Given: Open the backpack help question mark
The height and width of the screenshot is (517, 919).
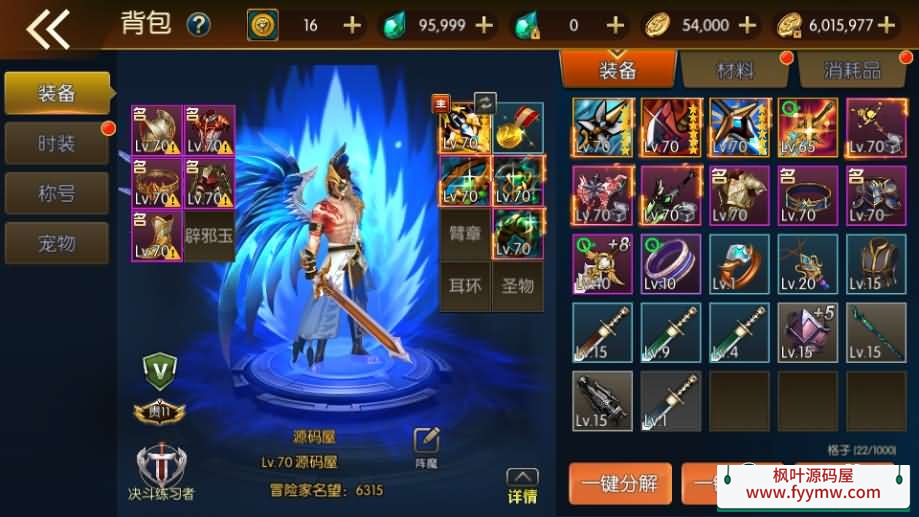Looking at the screenshot, I should 198,25.
